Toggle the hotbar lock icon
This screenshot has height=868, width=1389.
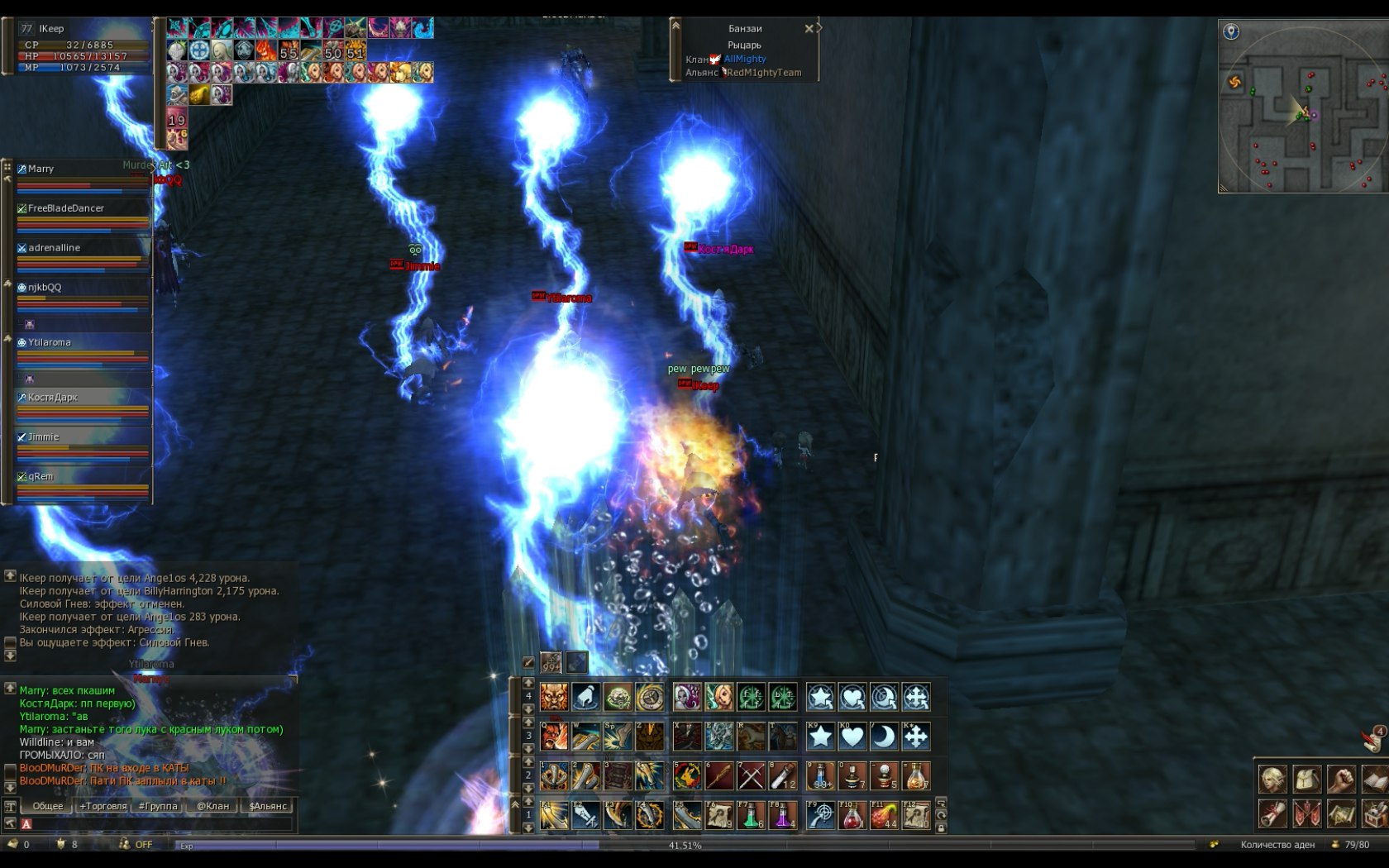click(941, 827)
